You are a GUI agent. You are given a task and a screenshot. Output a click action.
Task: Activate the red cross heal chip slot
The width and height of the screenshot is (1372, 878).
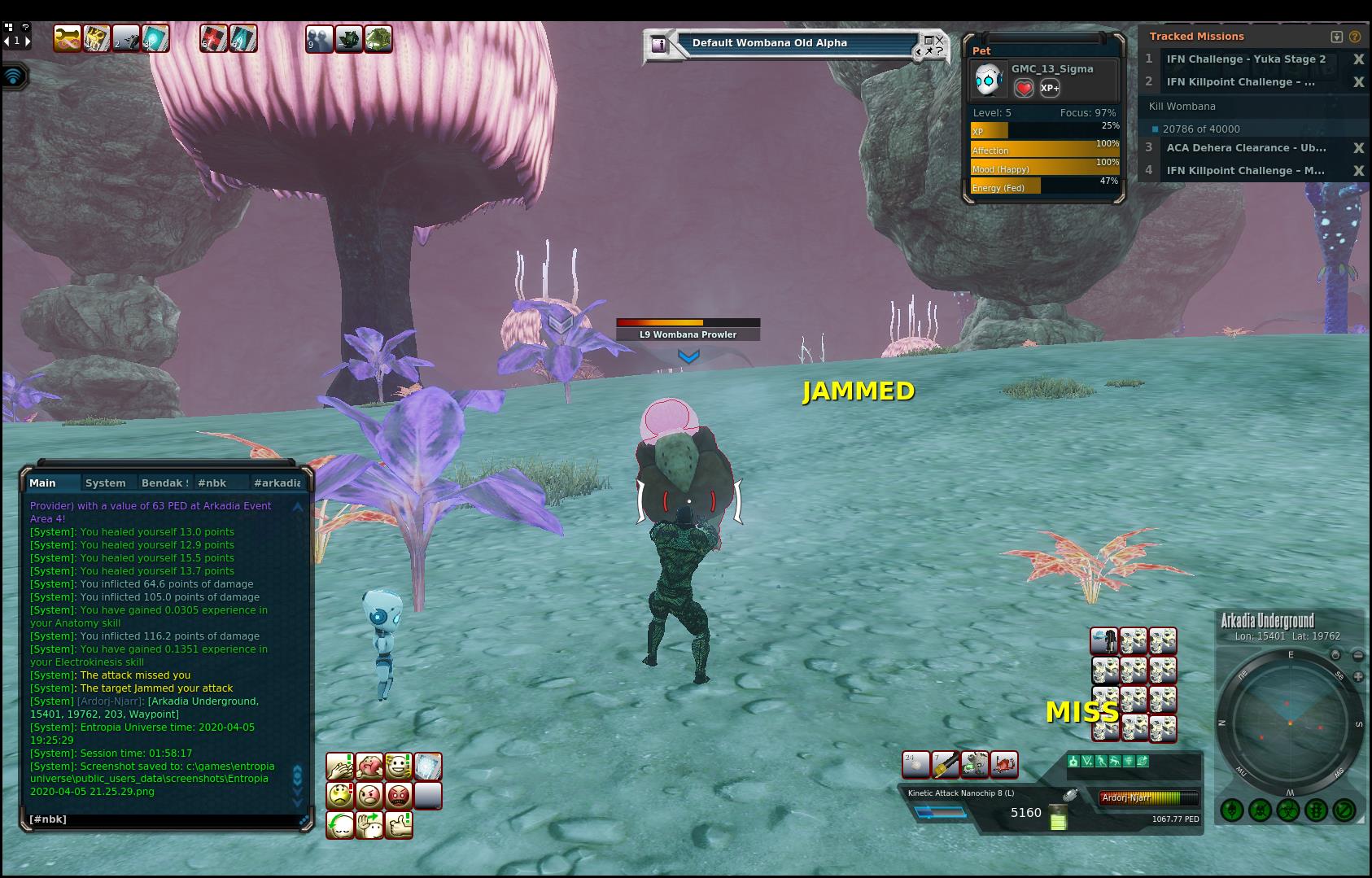213,38
